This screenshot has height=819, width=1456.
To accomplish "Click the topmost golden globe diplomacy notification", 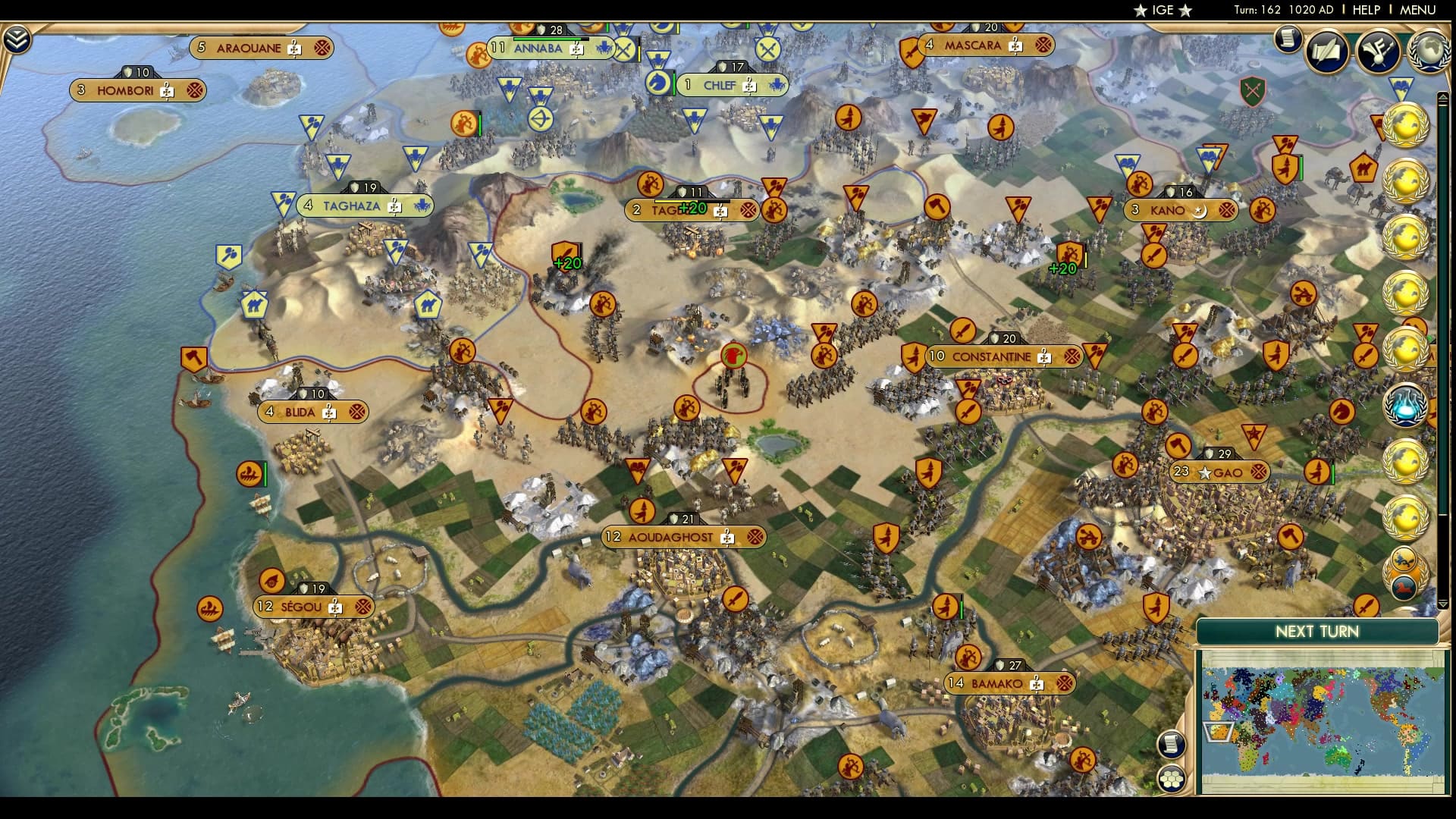I will point(1407,125).
